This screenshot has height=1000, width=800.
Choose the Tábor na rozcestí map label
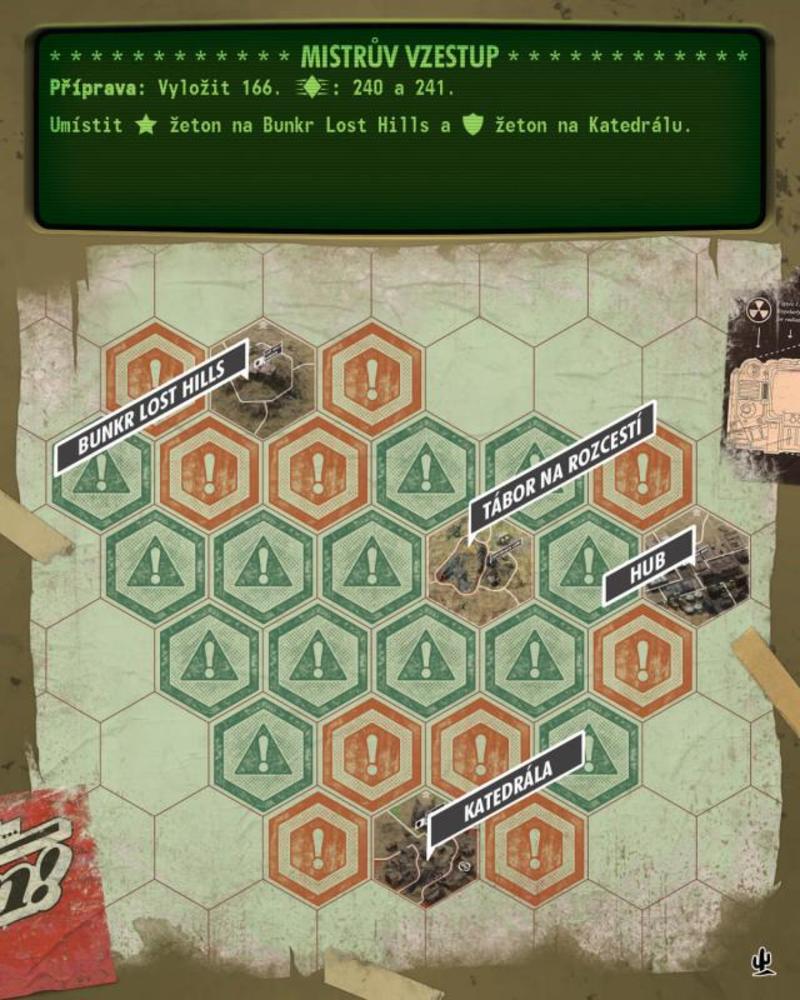pyautogui.click(x=562, y=467)
